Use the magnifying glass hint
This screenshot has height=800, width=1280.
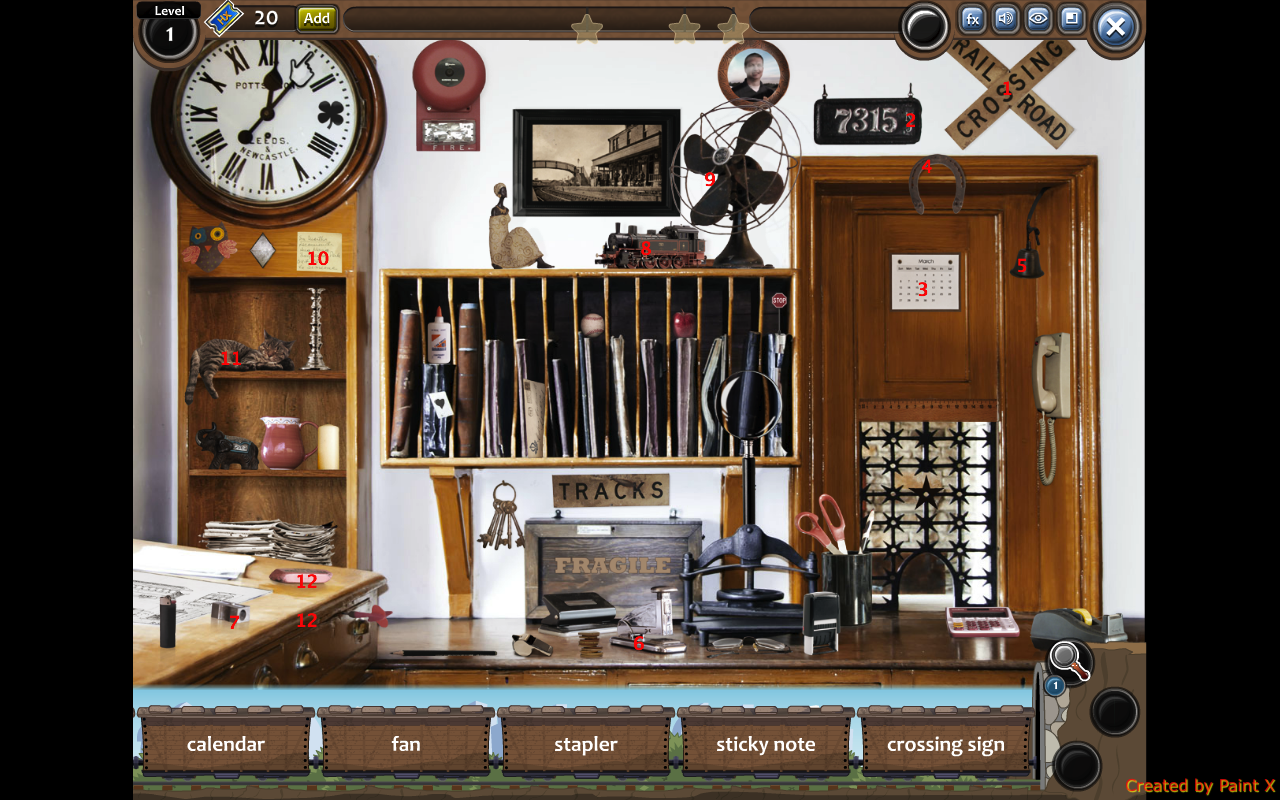(x=1070, y=660)
